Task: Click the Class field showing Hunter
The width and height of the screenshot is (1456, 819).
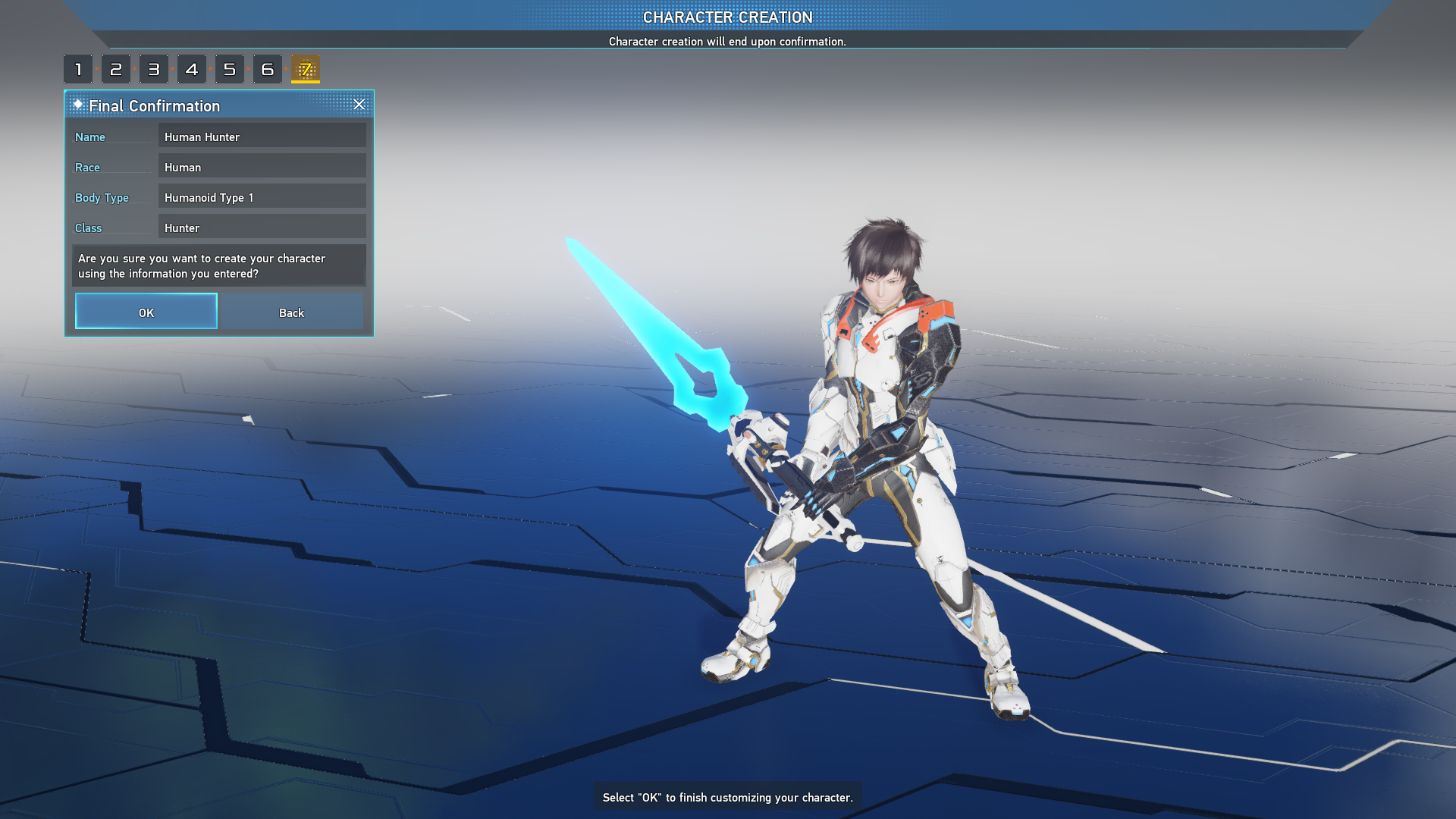Action: click(262, 227)
